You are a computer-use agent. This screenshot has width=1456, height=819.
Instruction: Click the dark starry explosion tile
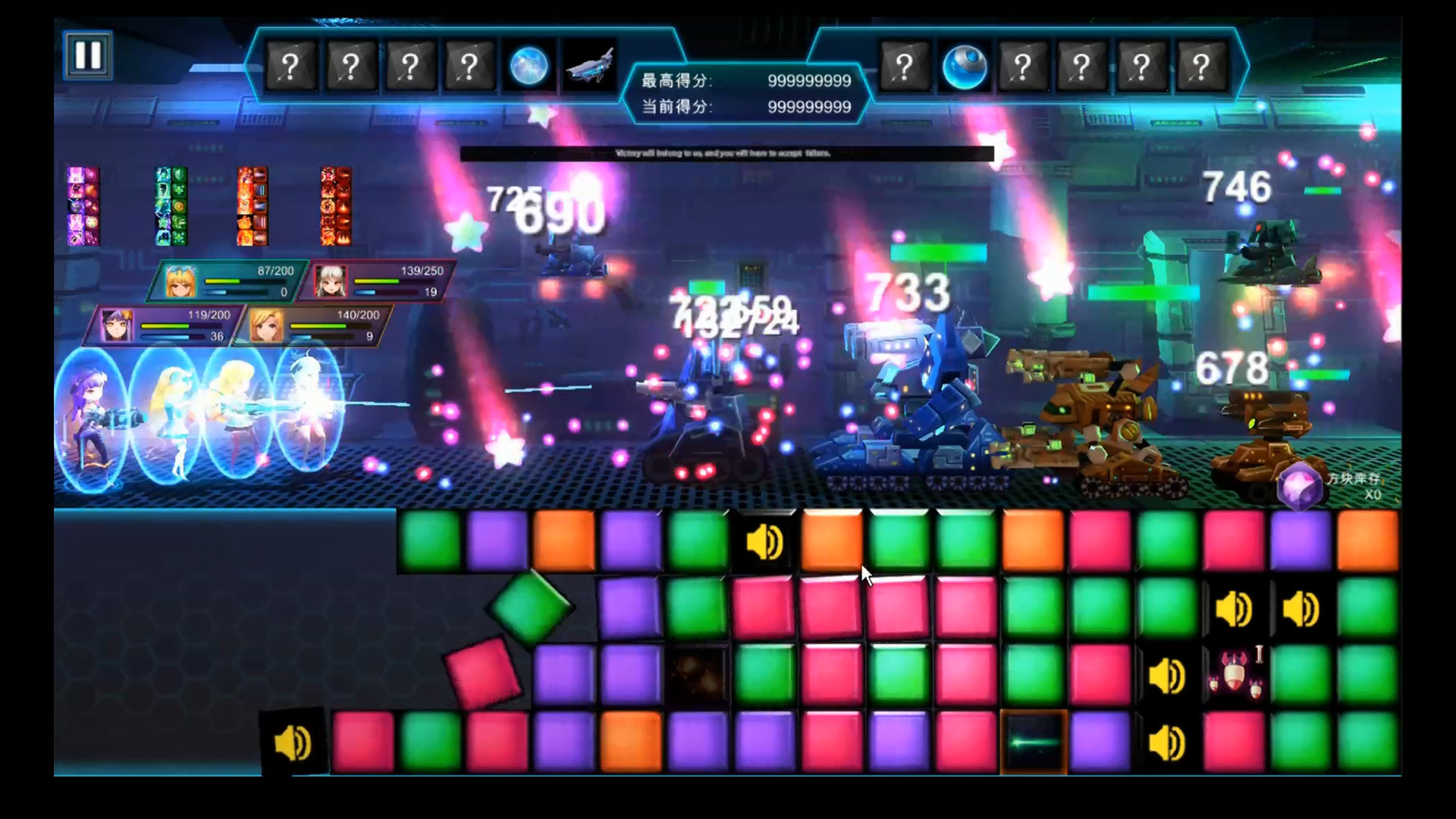697,673
